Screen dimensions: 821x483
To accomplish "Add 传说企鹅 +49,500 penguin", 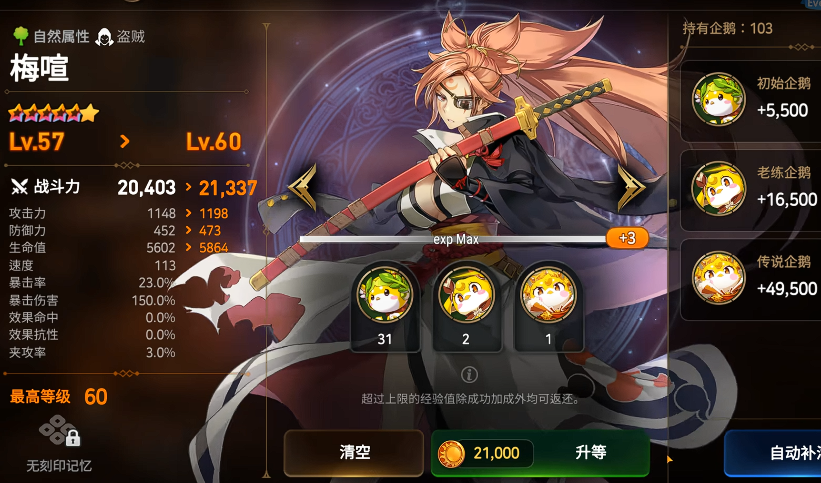I will [x=752, y=277].
